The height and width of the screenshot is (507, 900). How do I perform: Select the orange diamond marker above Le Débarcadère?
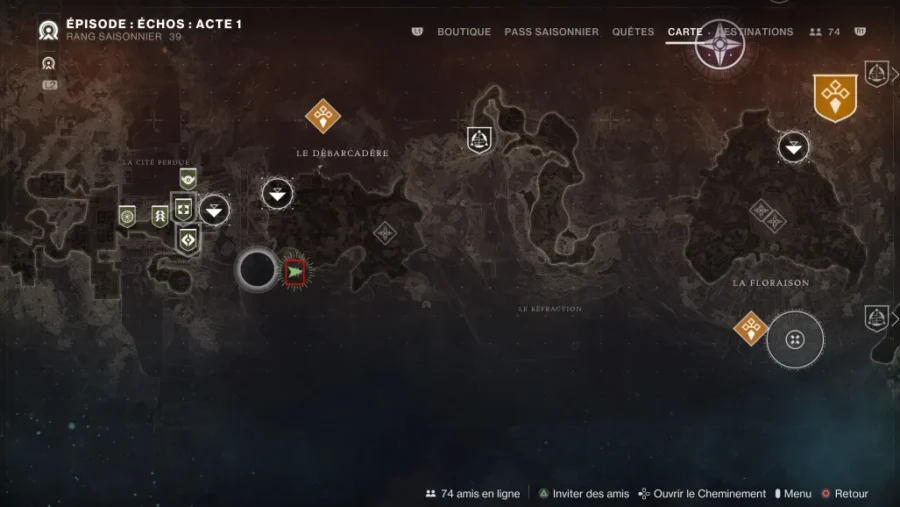[x=323, y=115]
